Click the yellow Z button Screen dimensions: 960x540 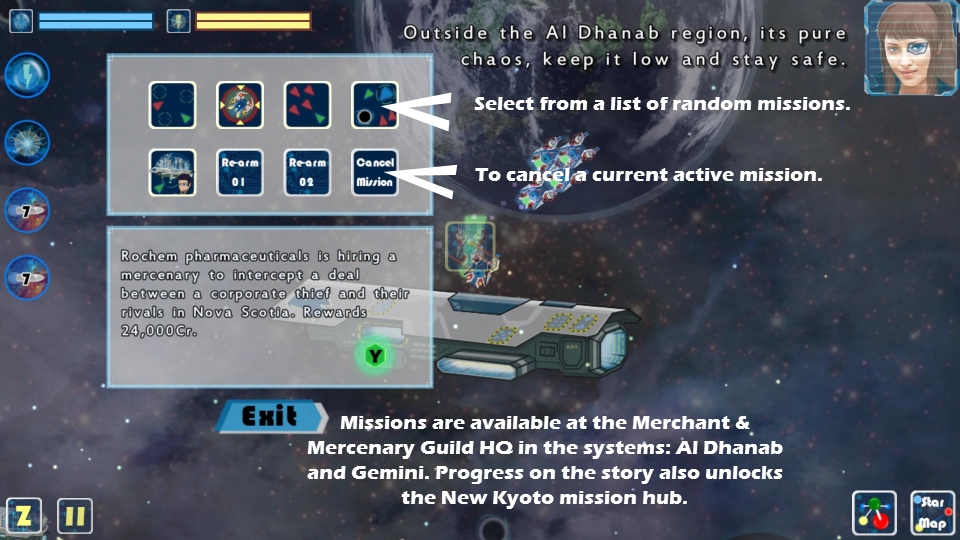click(x=24, y=516)
